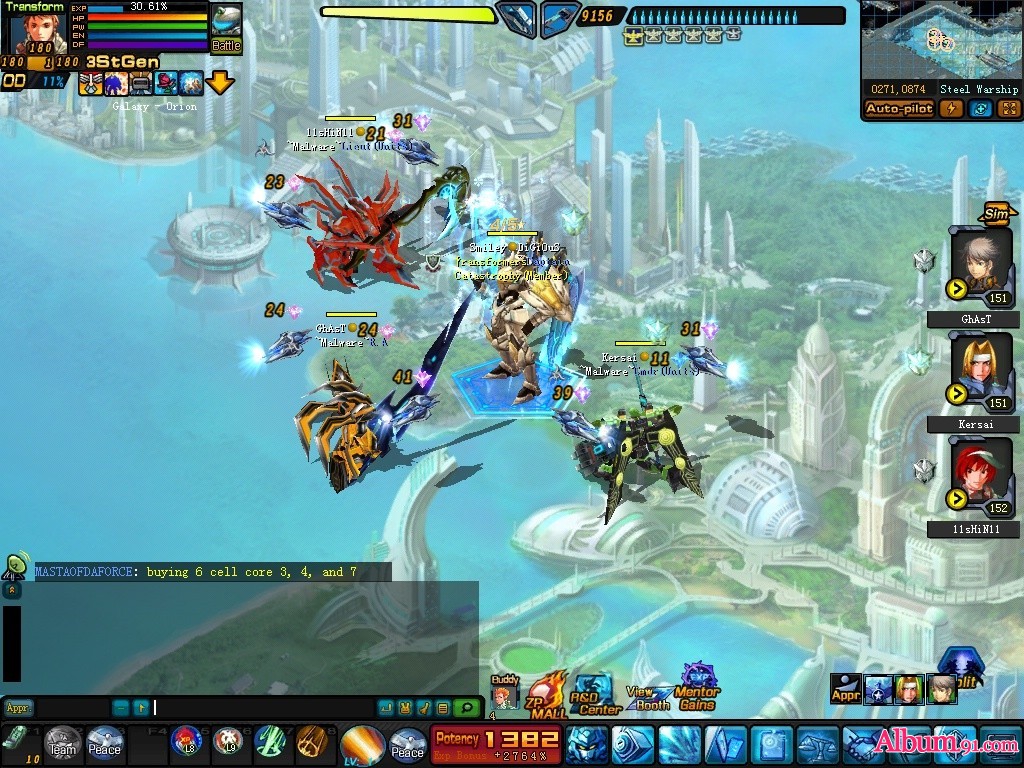The width and height of the screenshot is (1024, 768).
Task: Activate the Auto-pilot button
Action: [900, 109]
